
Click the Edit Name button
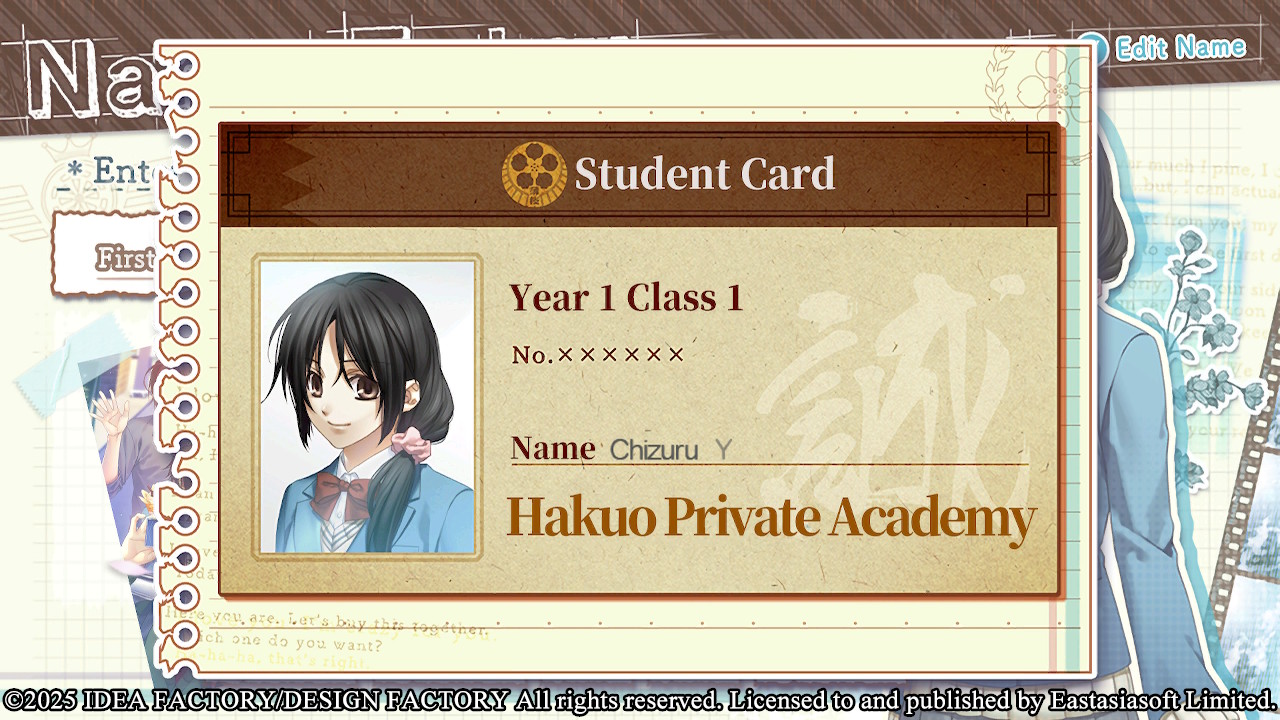pyautogui.click(x=1166, y=47)
